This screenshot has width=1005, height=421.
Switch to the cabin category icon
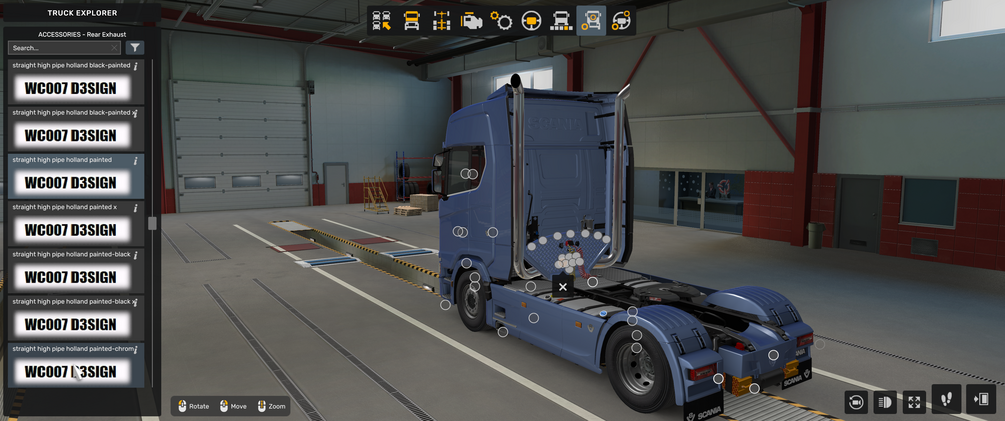point(411,21)
